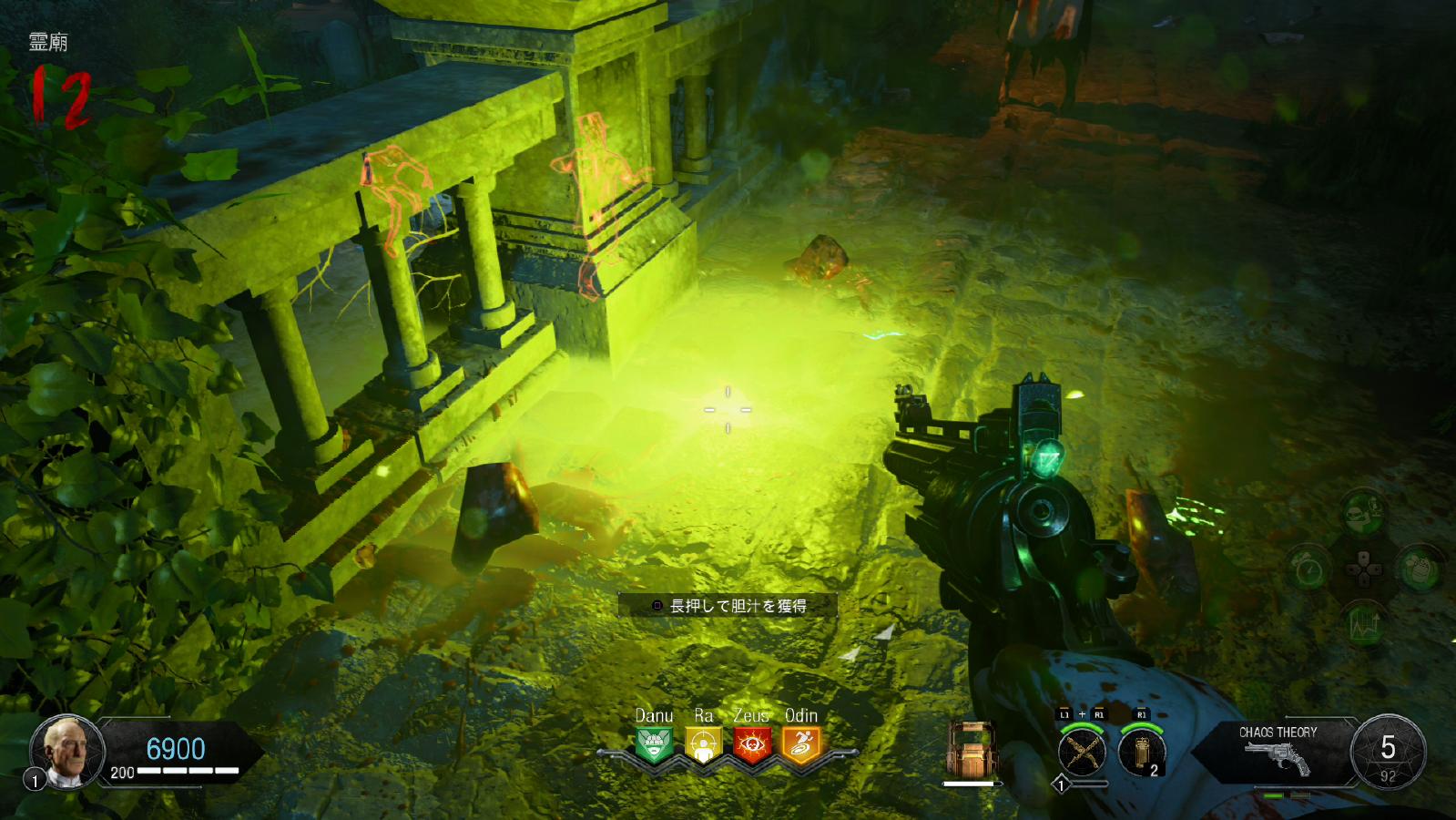The height and width of the screenshot is (820, 1456).
Task: Activate the stopwatch elixir icon
Action: click(1308, 570)
